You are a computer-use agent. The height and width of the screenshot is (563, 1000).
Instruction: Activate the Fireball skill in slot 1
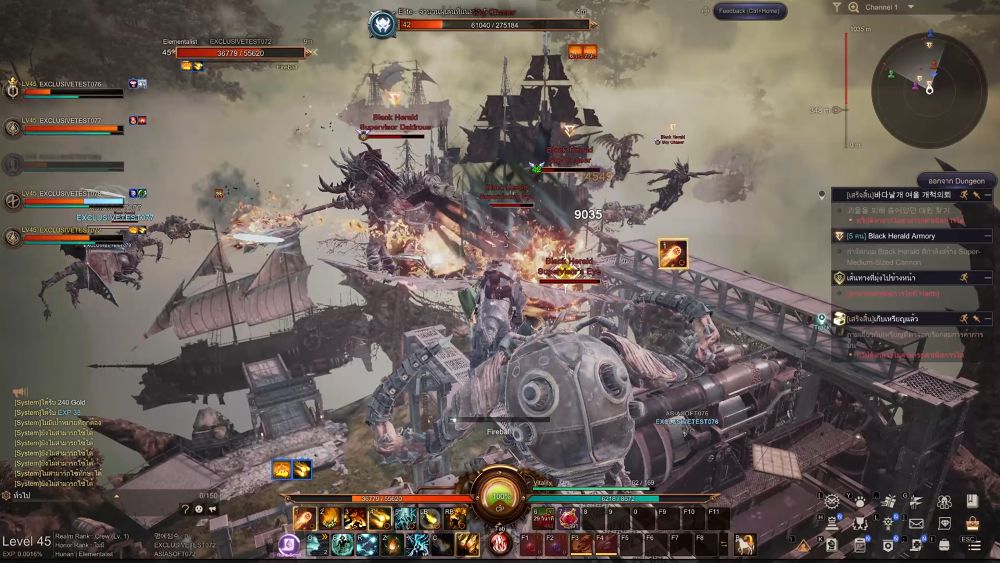(304, 518)
